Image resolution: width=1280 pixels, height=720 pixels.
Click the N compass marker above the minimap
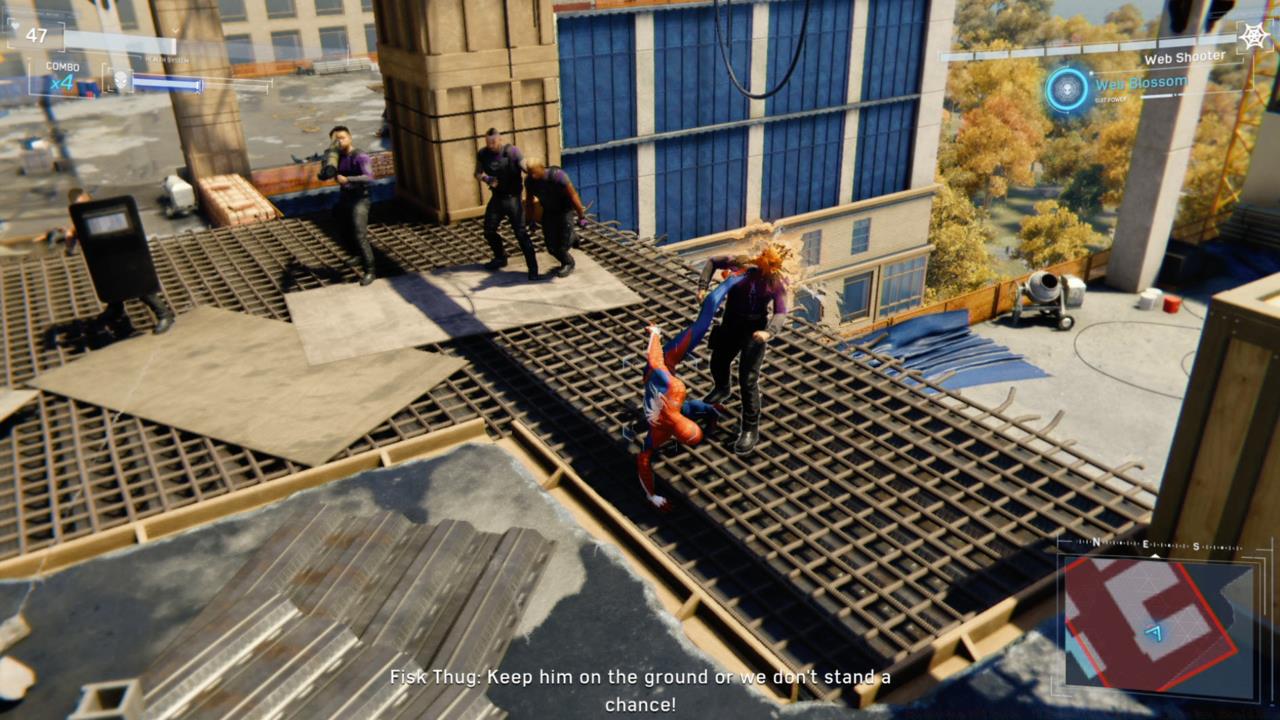click(x=1097, y=543)
